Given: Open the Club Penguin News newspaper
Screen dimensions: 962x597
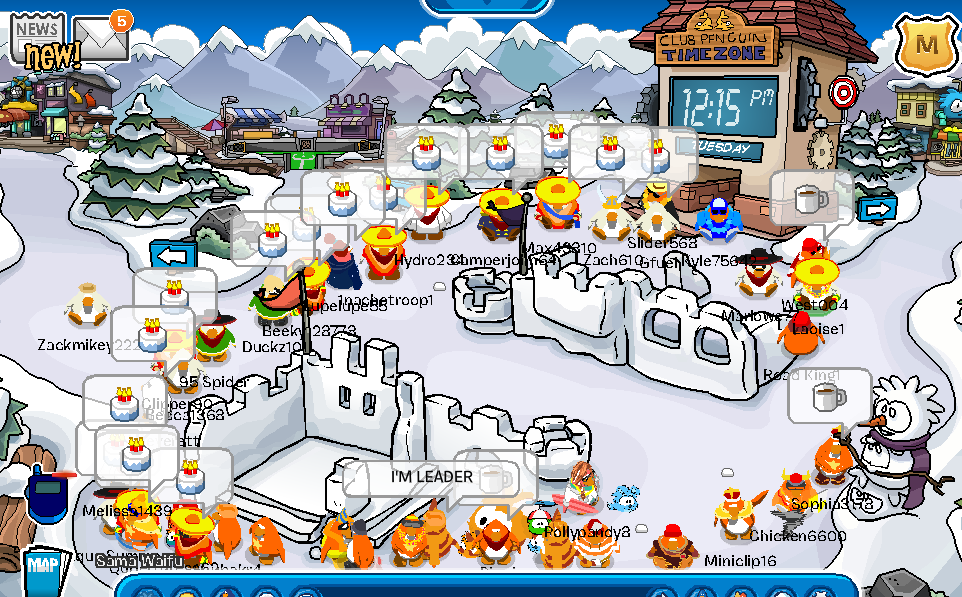Looking at the screenshot, I should (x=38, y=42).
